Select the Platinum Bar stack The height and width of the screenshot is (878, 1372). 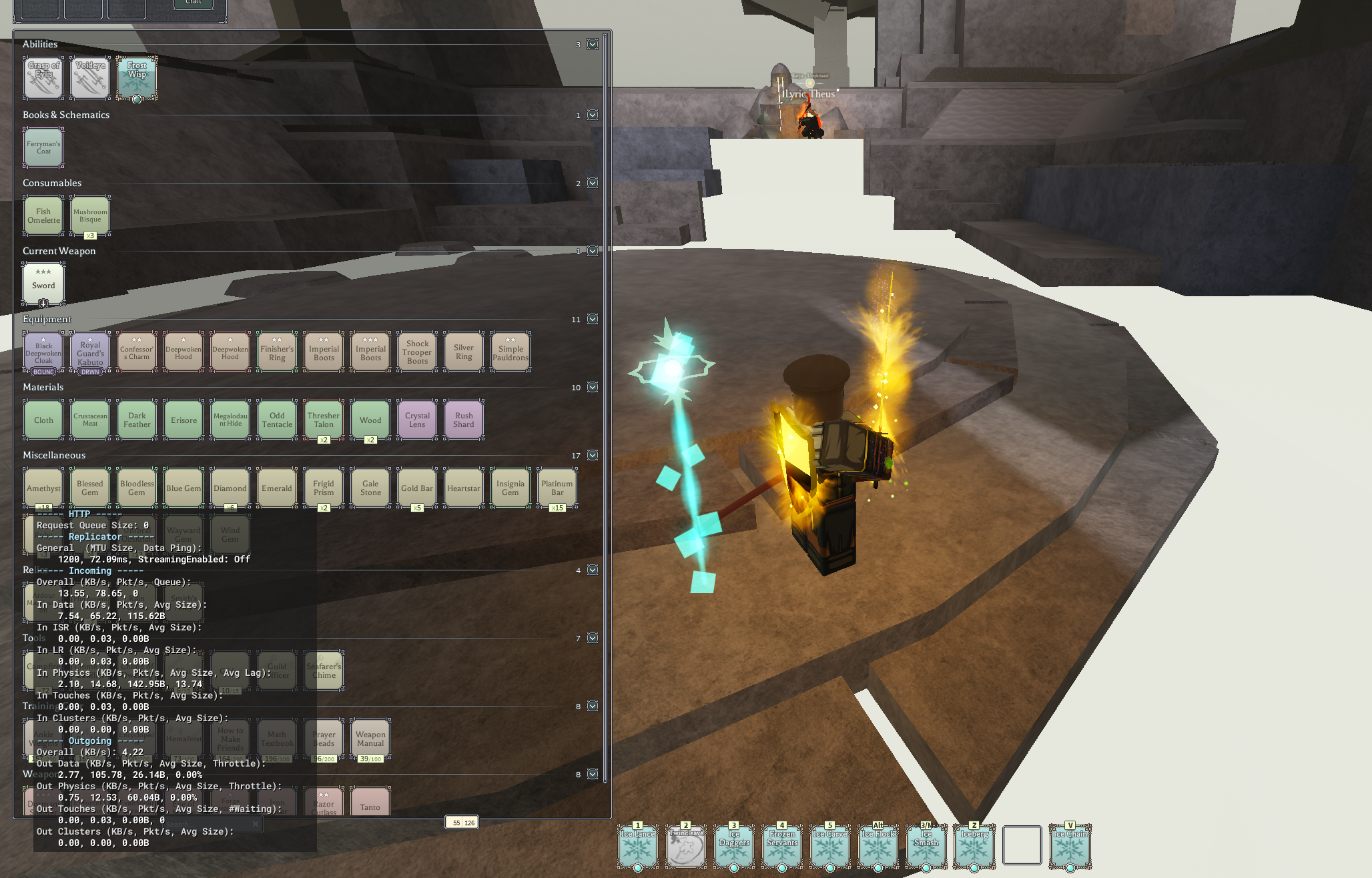(x=557, y=488)
